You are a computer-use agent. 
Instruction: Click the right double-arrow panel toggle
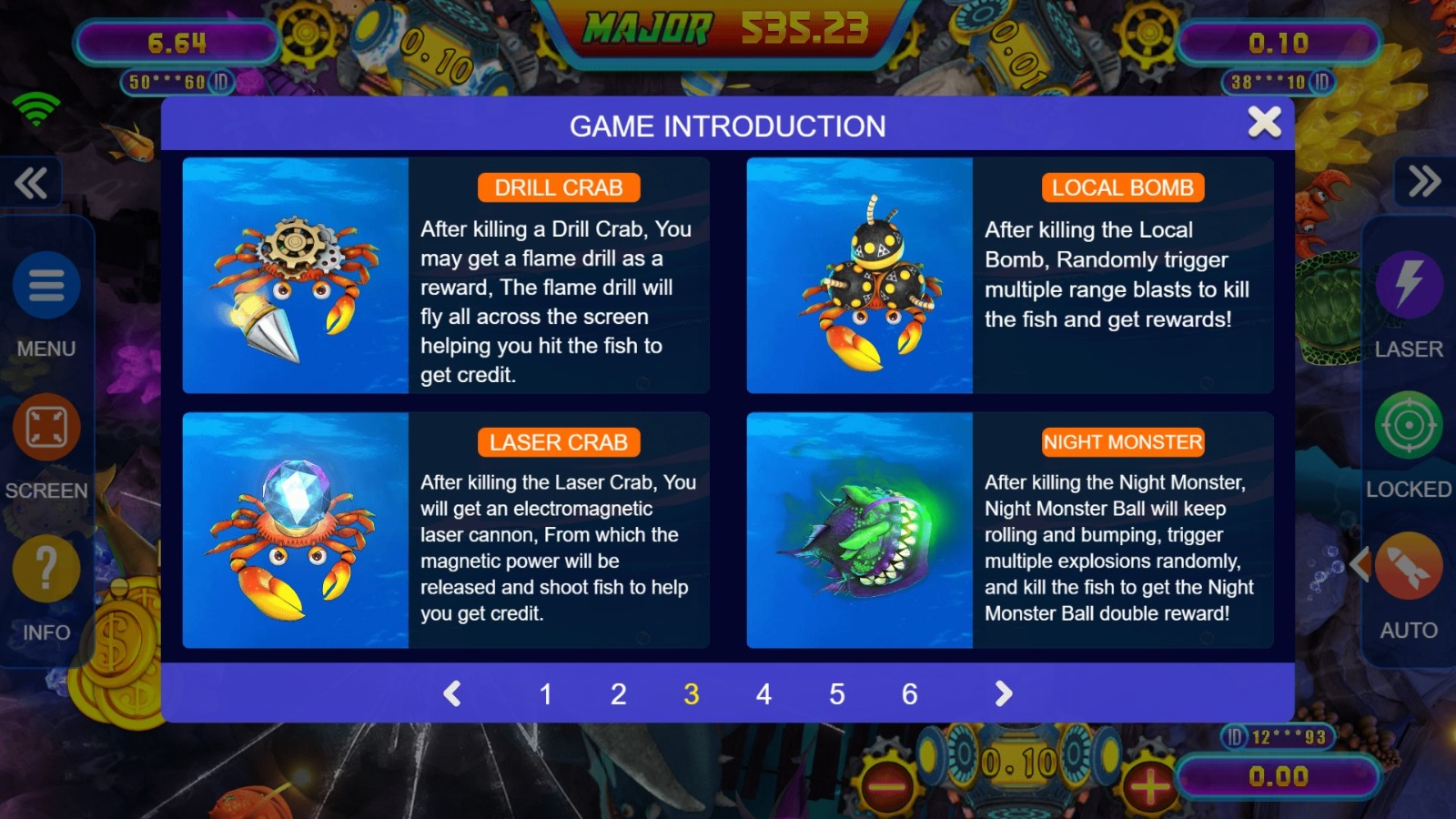click(1424, 182)
